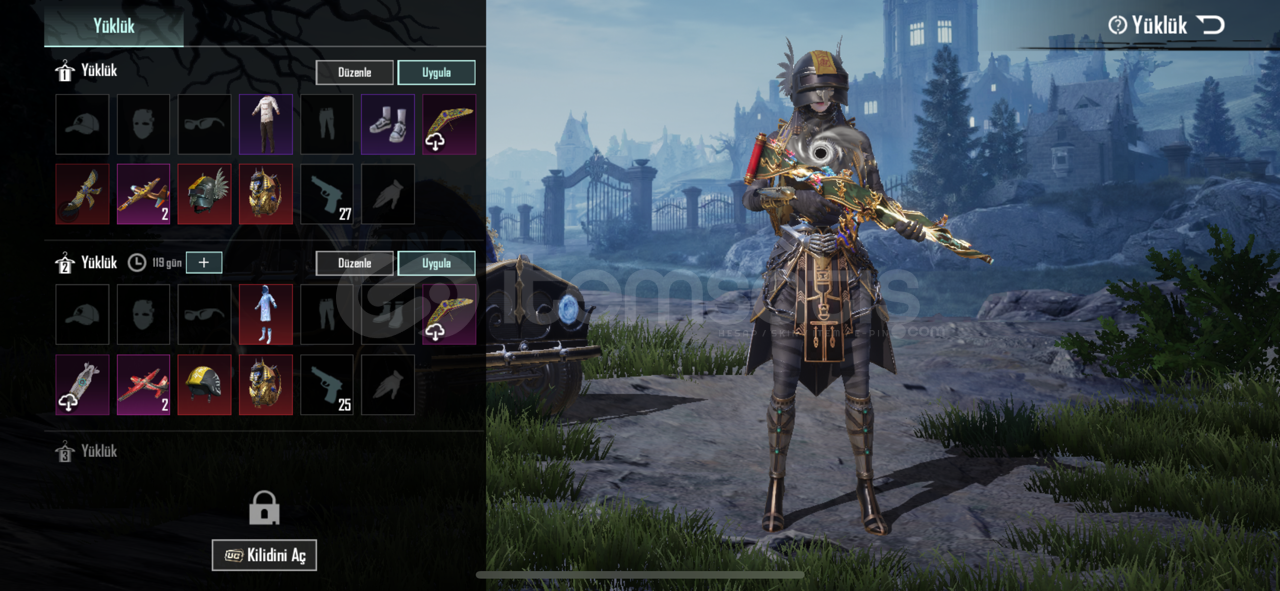Unlock loadout 3 with Kilidini Aç
Viewport: 1280px width, 591px height.
(264, 555)
